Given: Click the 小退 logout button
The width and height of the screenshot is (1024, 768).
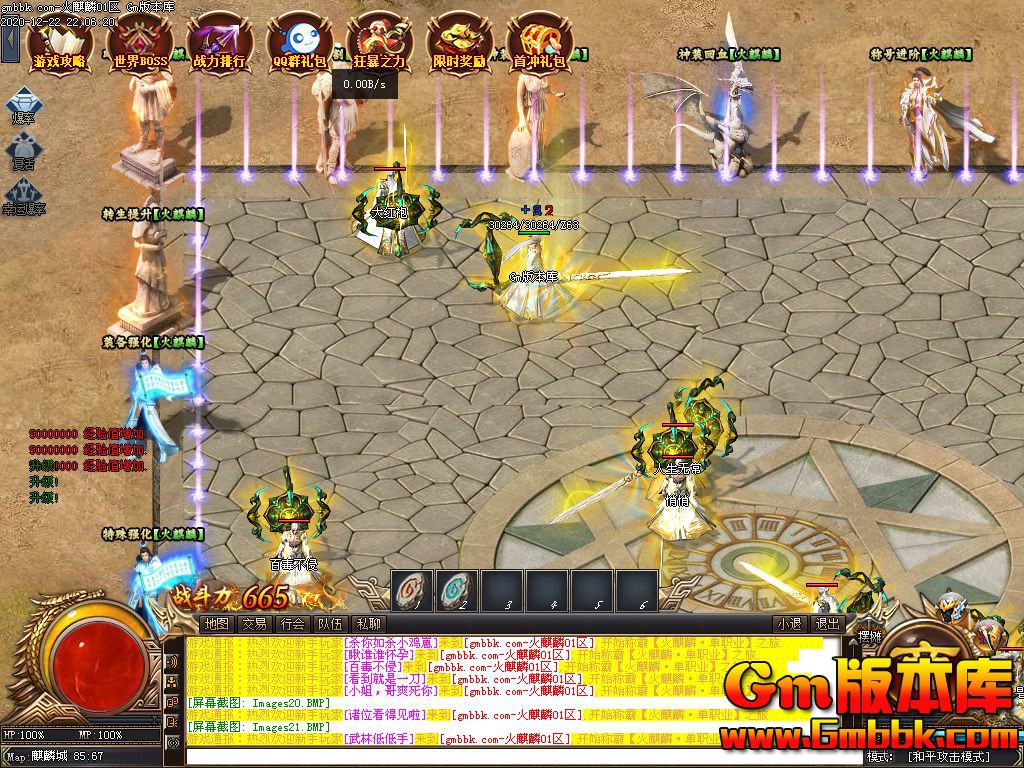Looking at the screenshot, I should pyautogui.click(x=789, y=624).
